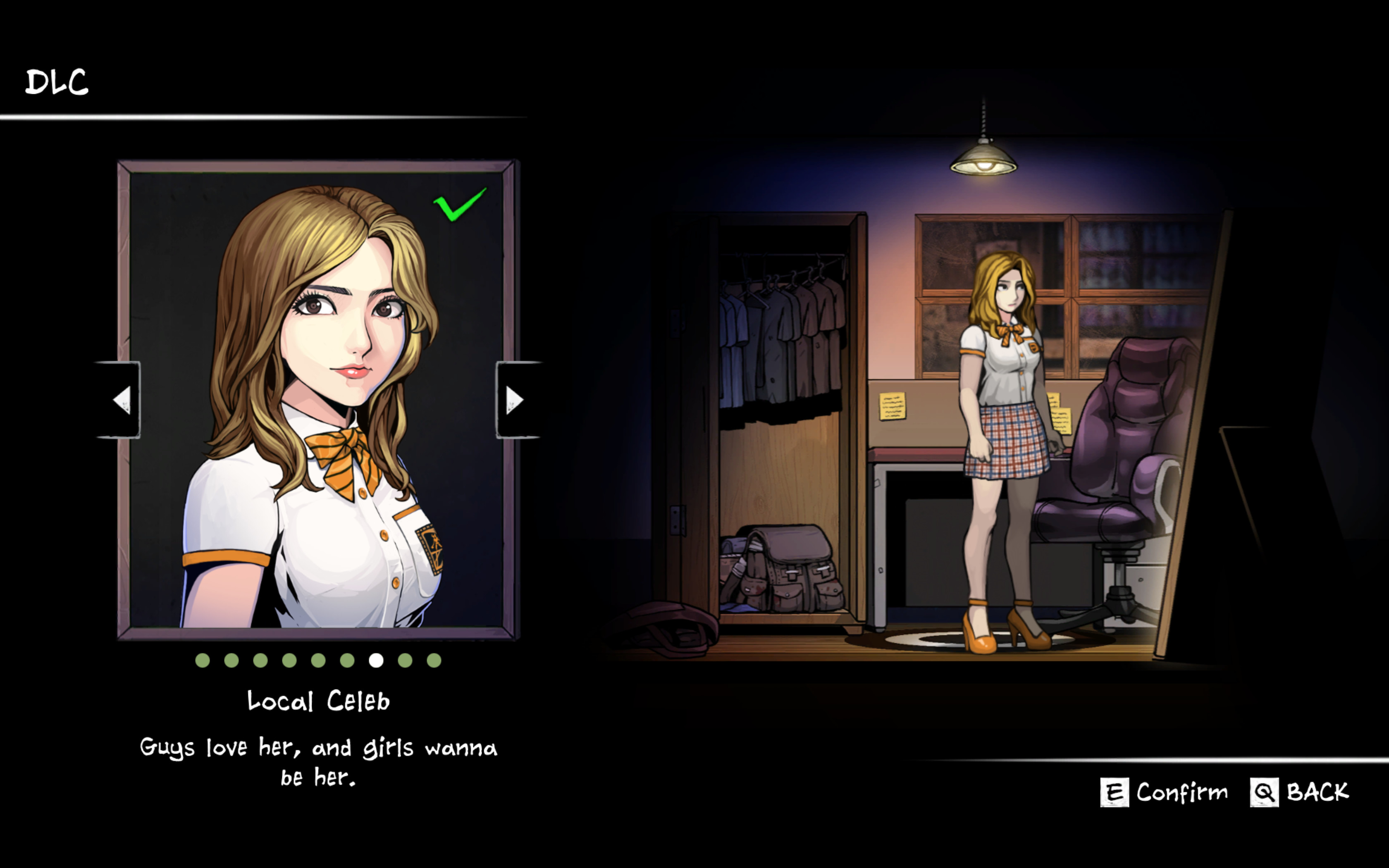The width and height of the screenshot is (1389, 868).
Task: Select the Local Celeb label
Action: [317, 700]
